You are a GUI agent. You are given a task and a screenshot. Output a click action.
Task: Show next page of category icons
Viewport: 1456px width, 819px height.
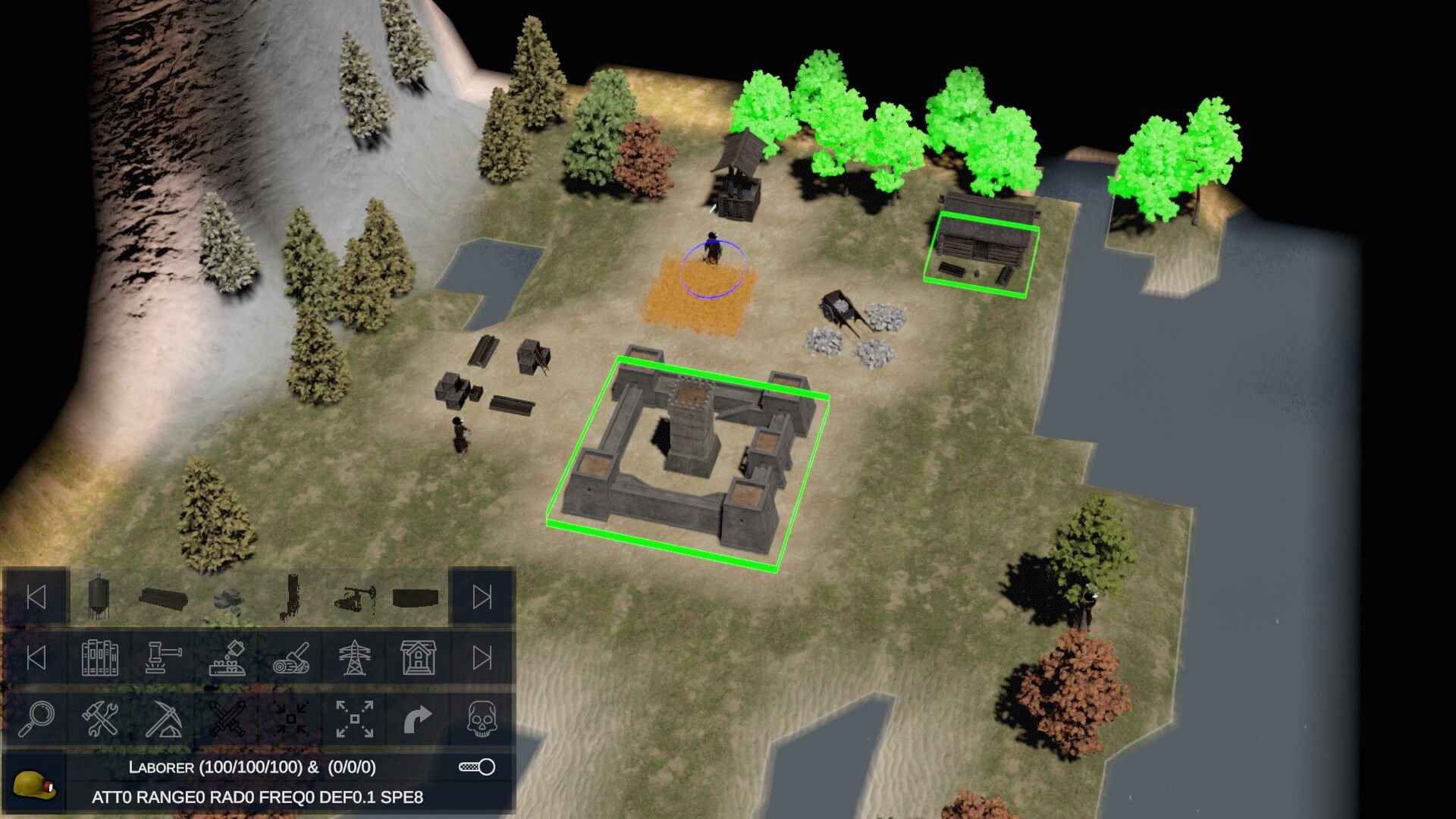tap(482, 657)
